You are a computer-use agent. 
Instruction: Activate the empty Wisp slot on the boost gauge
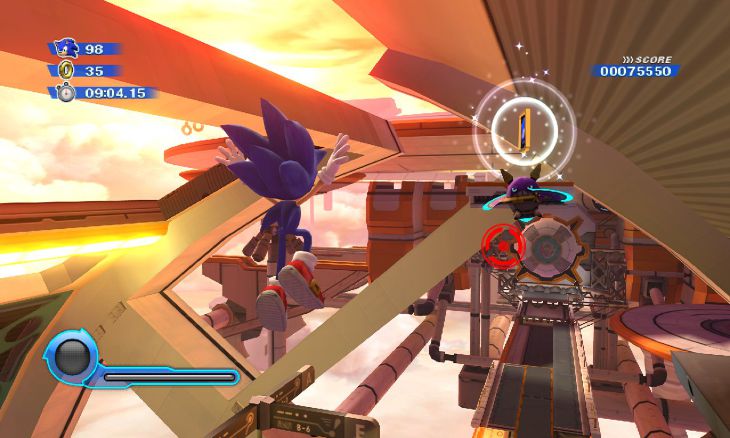[x=72, y=358]
